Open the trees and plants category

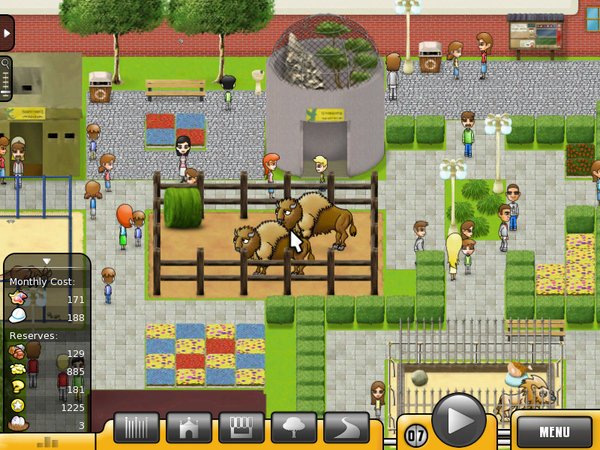[294, 428]
